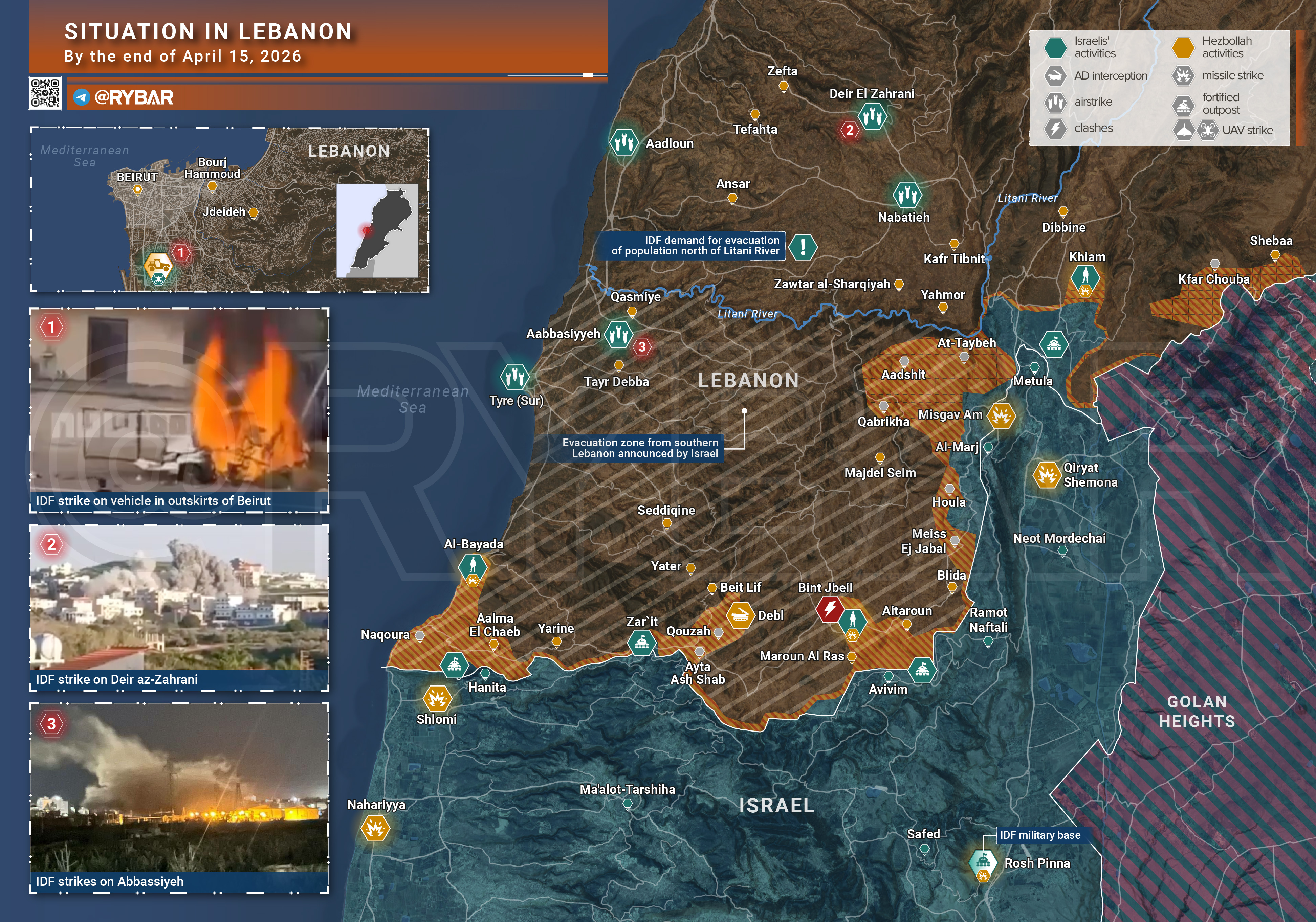Click the Israelis' activities legend hexagon
This screenshot has height=922, width=1316.
coord(1055,48)
